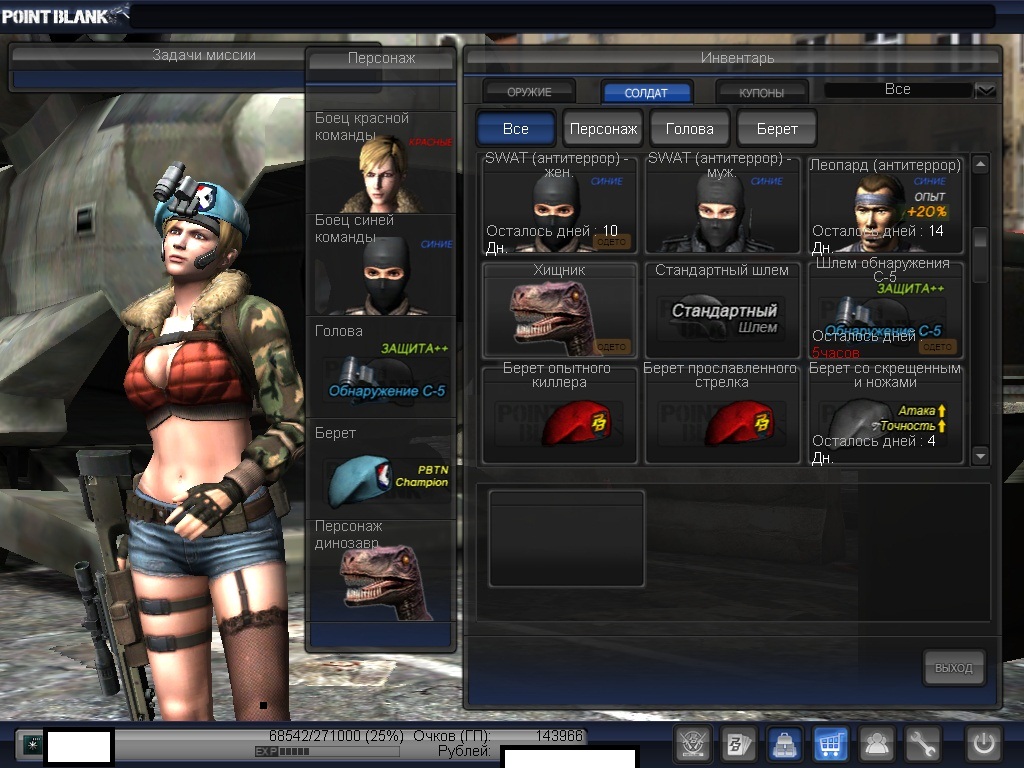
Task: Select the Хищник dinosaur item
Action: (560, 310)
